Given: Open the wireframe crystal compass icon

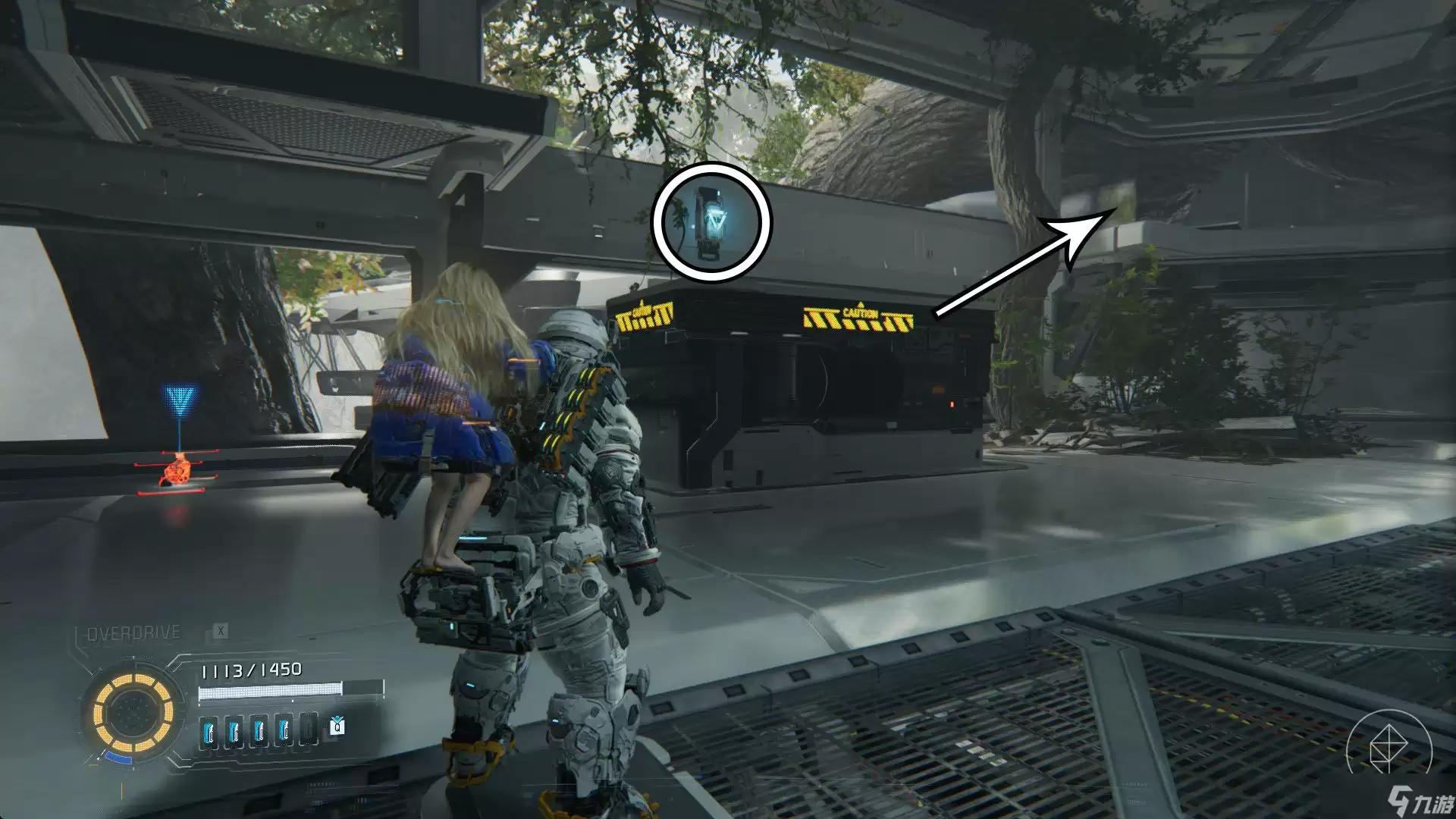Looking at the screenshot, I should [x=1389, y=750].
